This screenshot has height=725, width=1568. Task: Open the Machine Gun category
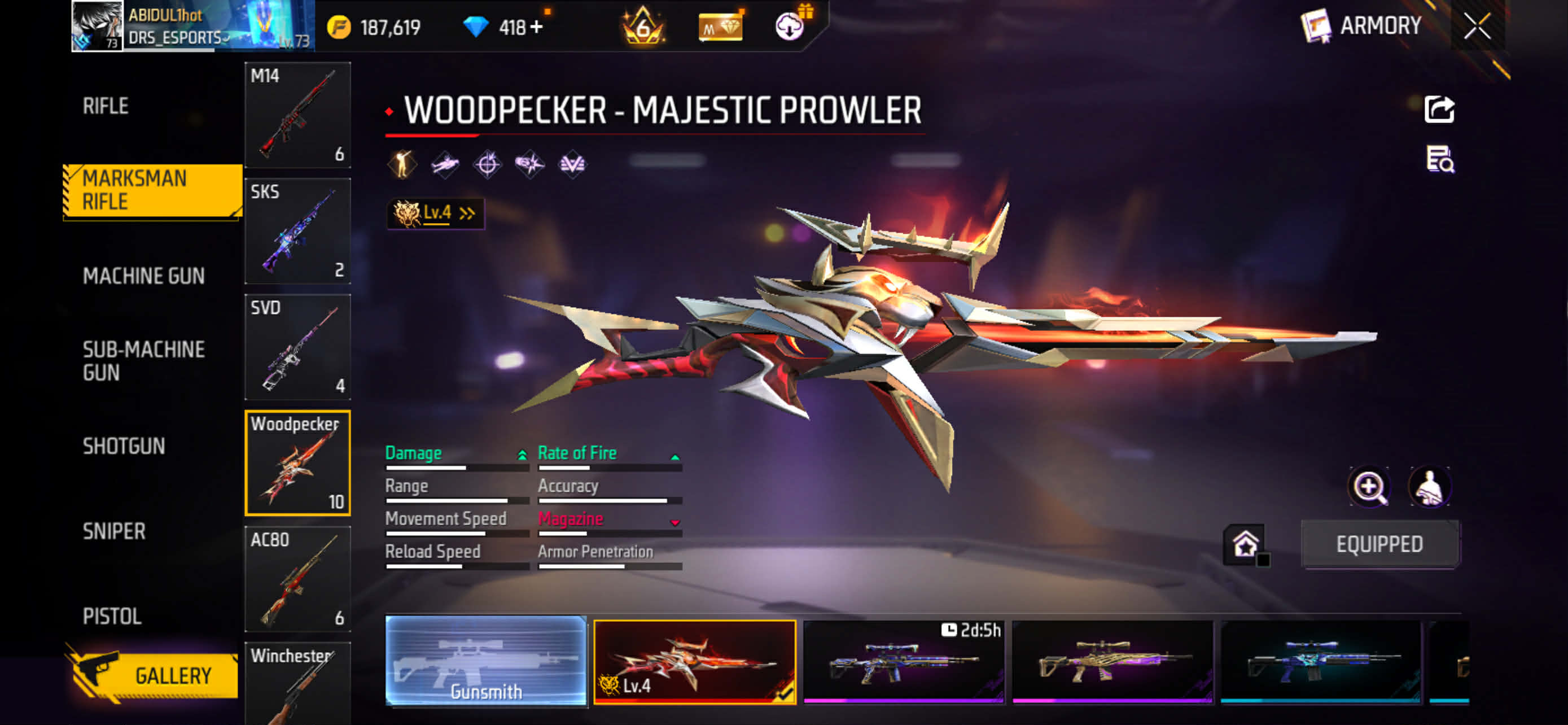coord(144,276)
